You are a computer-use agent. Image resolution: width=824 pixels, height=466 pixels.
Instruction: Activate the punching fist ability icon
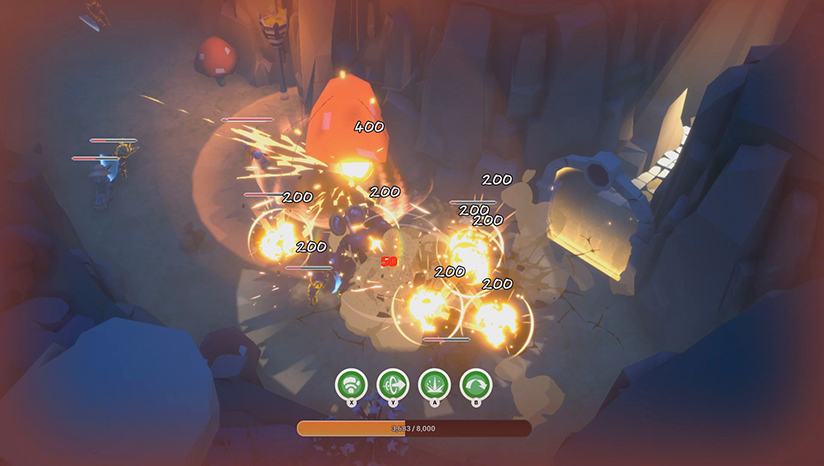(351, 383)
